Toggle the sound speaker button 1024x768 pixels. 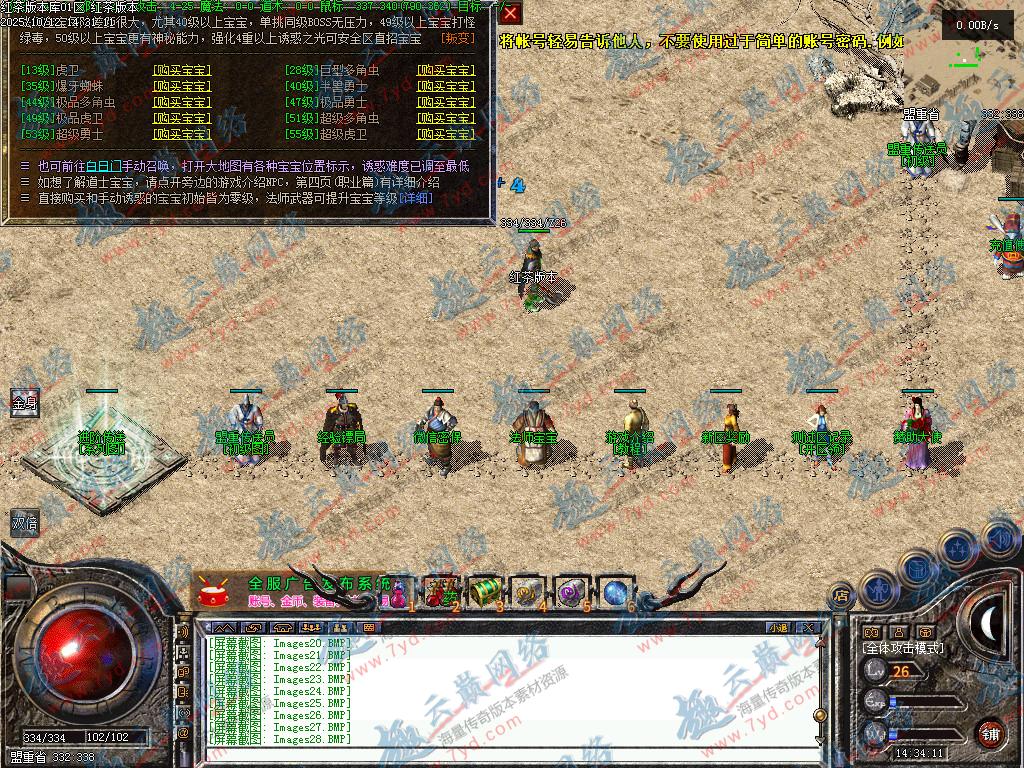pos(998,537)
